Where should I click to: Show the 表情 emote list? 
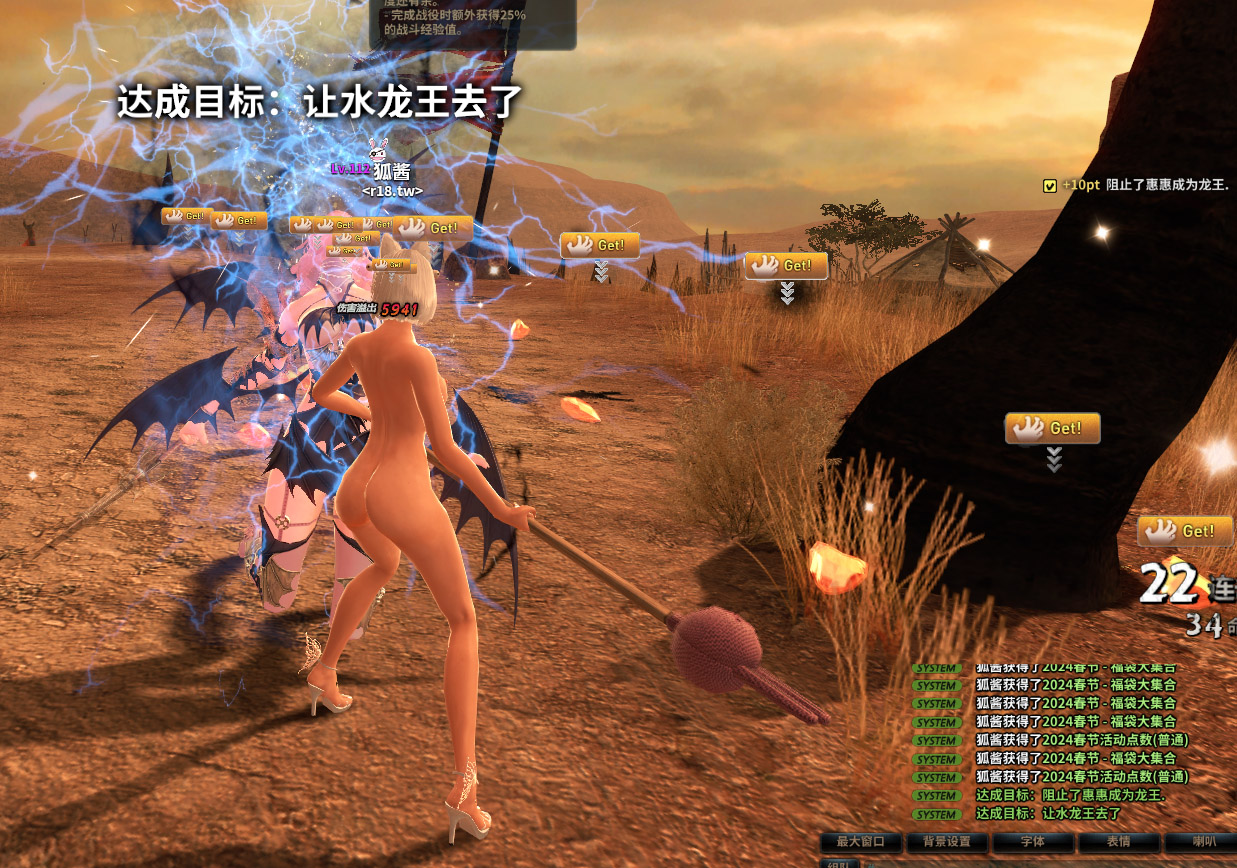1119,842
